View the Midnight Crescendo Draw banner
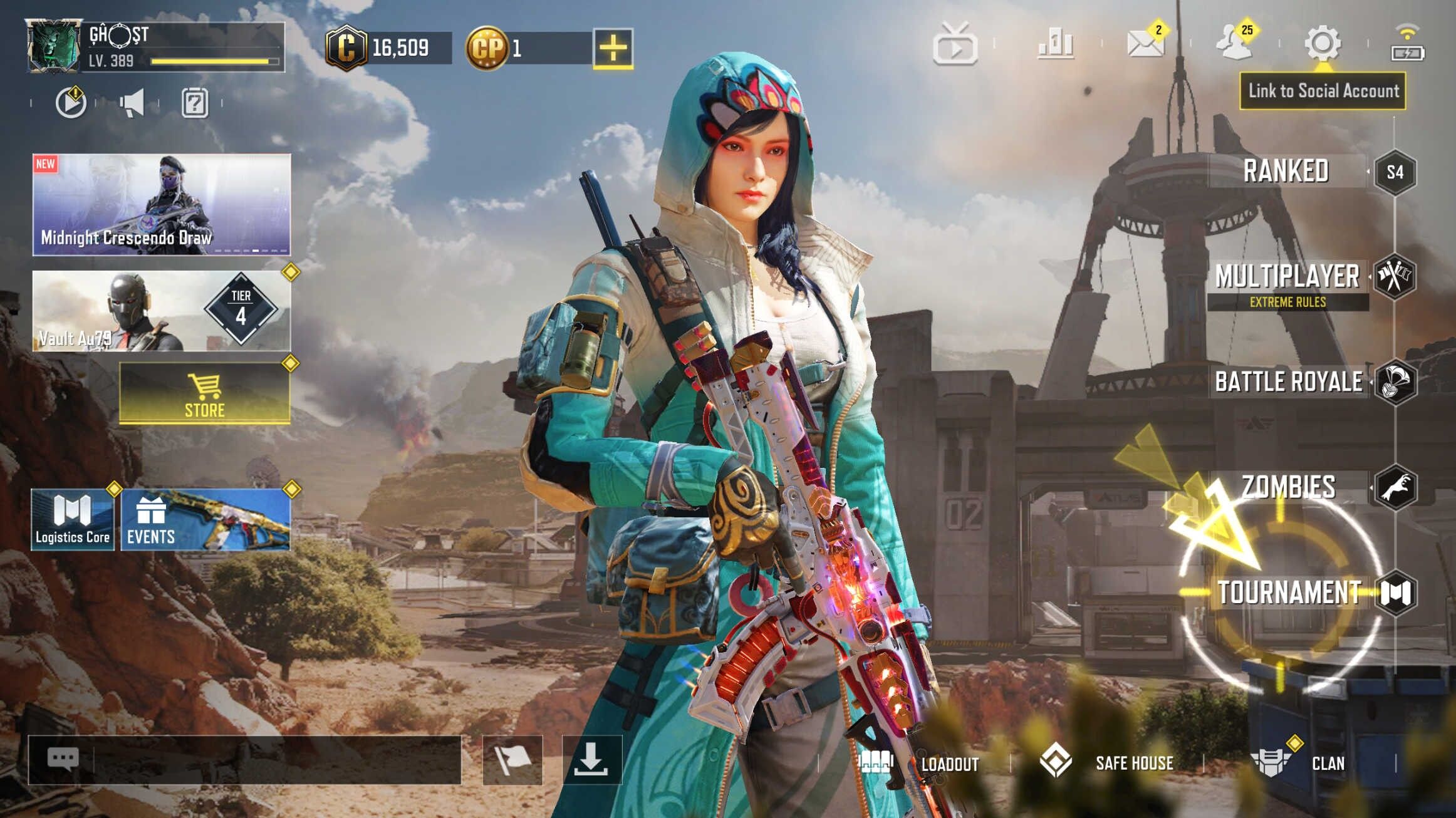This screenshot has height=818, width=1456. coord(162,205)
